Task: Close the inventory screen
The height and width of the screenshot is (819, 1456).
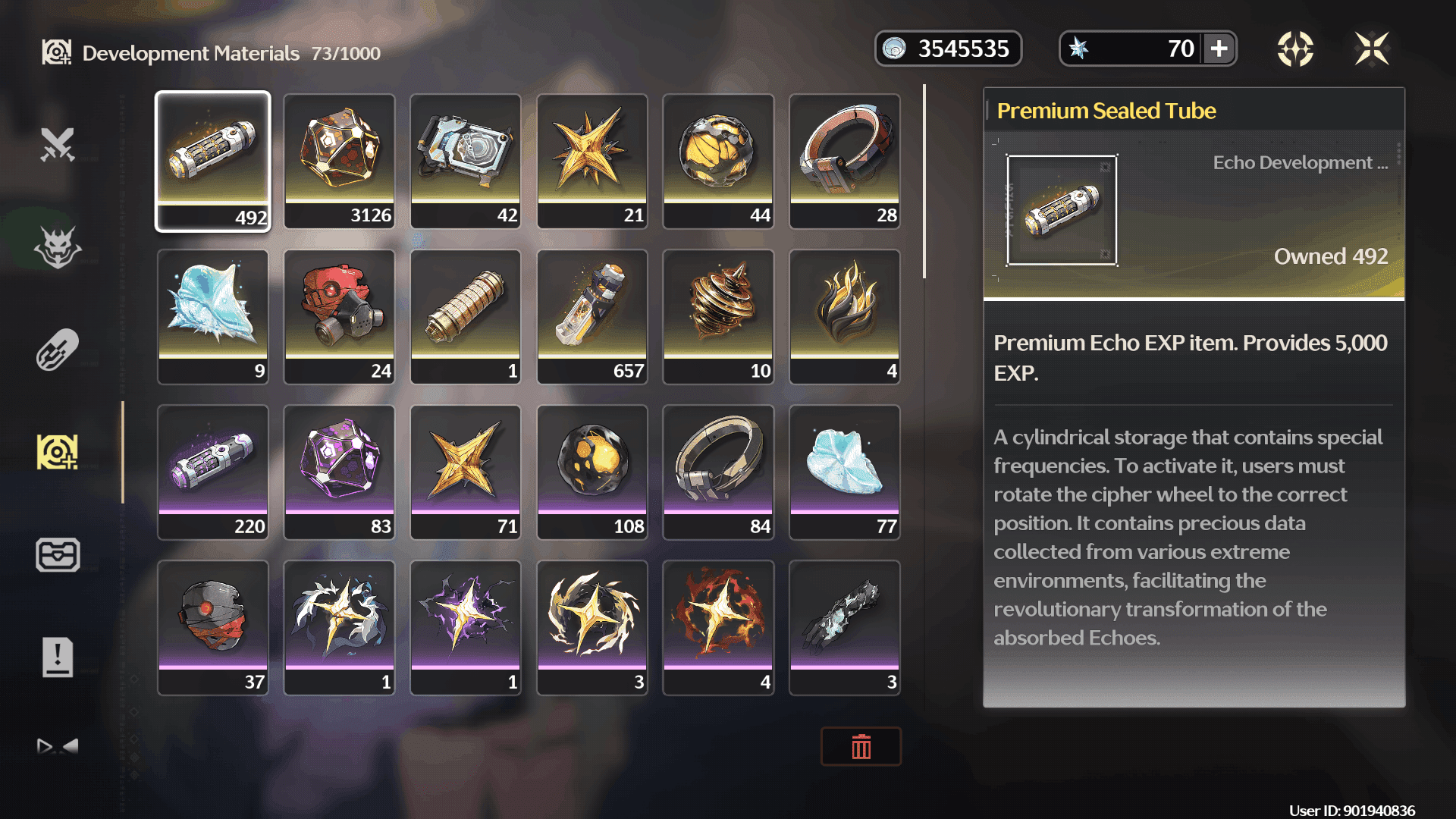Action: click(x=1372, y=49)
